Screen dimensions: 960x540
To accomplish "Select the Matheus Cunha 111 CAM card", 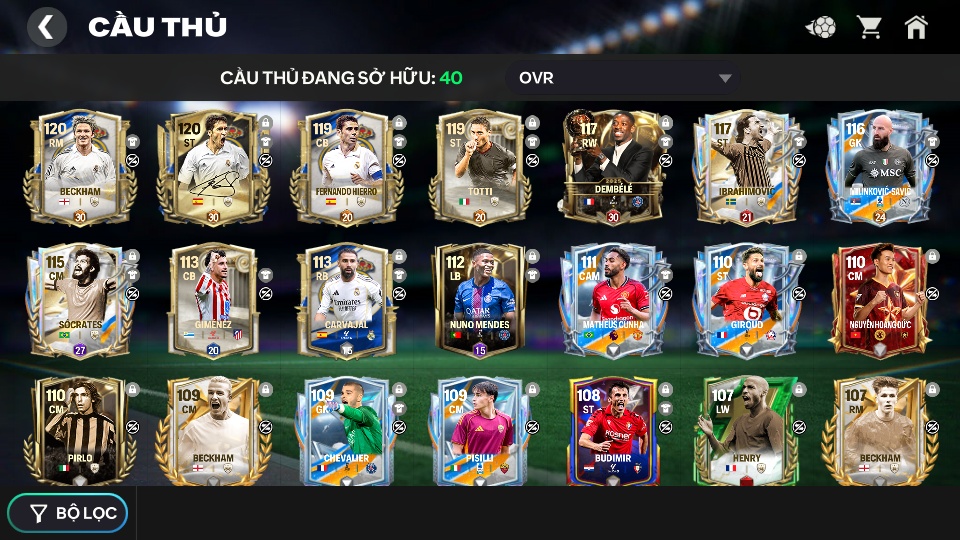I will 608,300.
